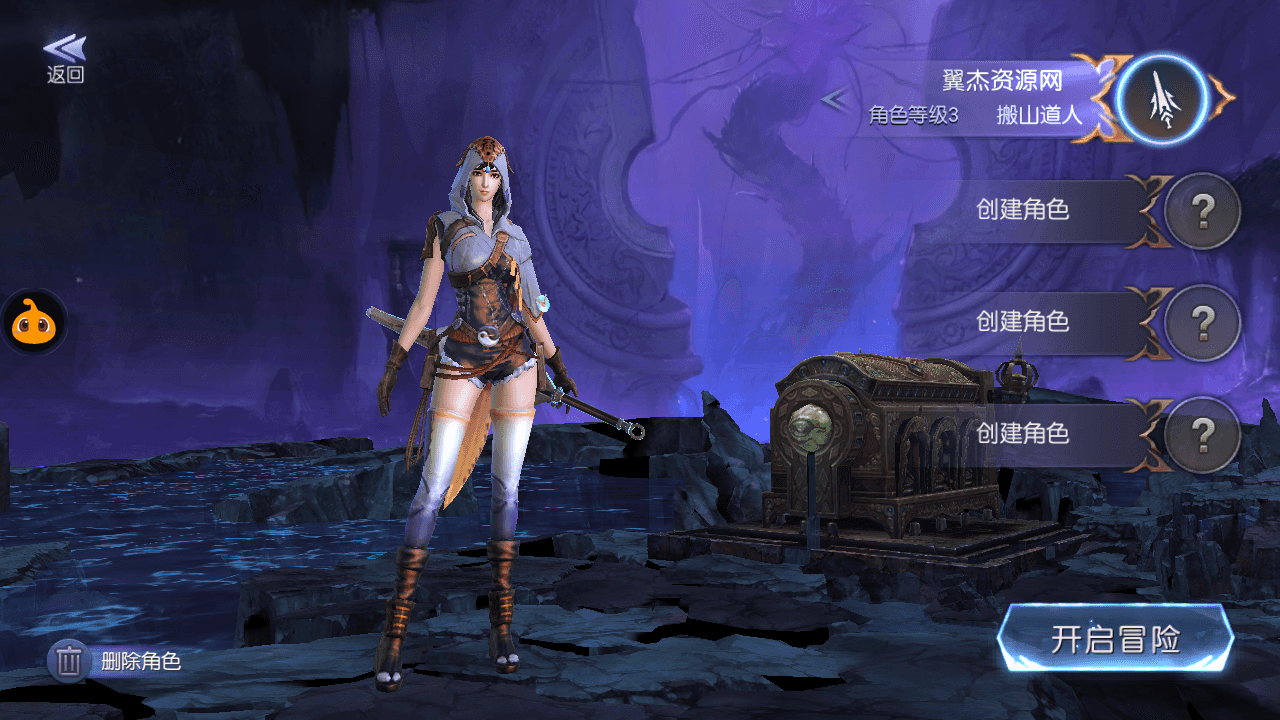Click the arrow beside the 翼杰资源网 slot

[x=834, y=99]
